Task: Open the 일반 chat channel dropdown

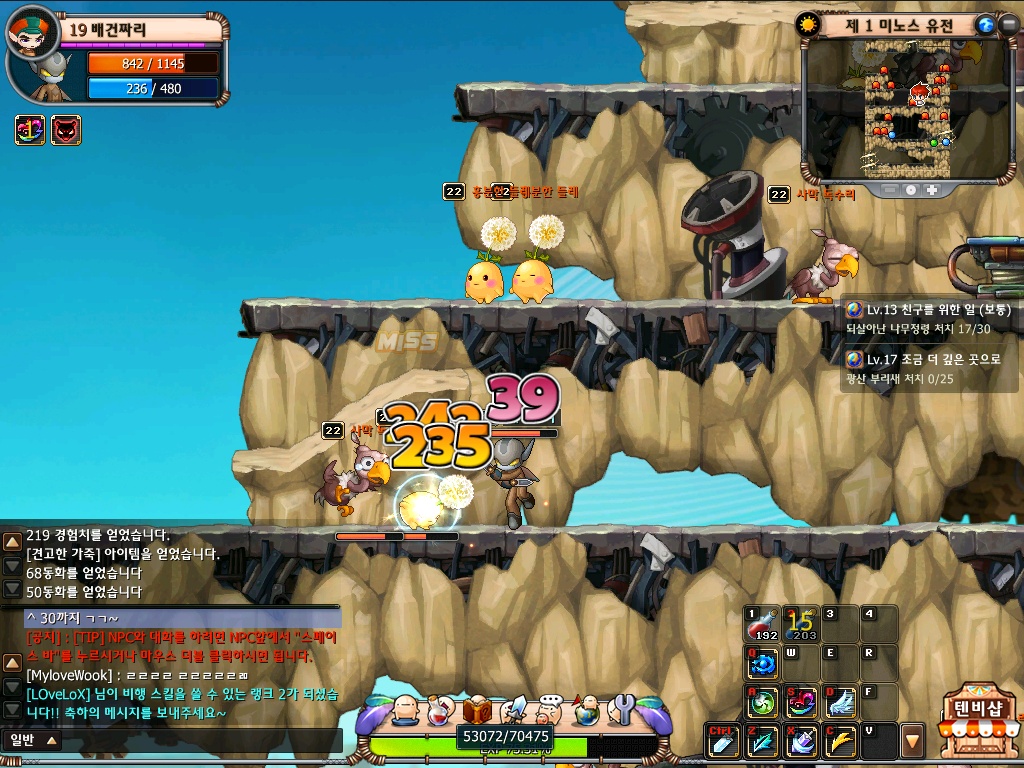Action: pos(33,740)
